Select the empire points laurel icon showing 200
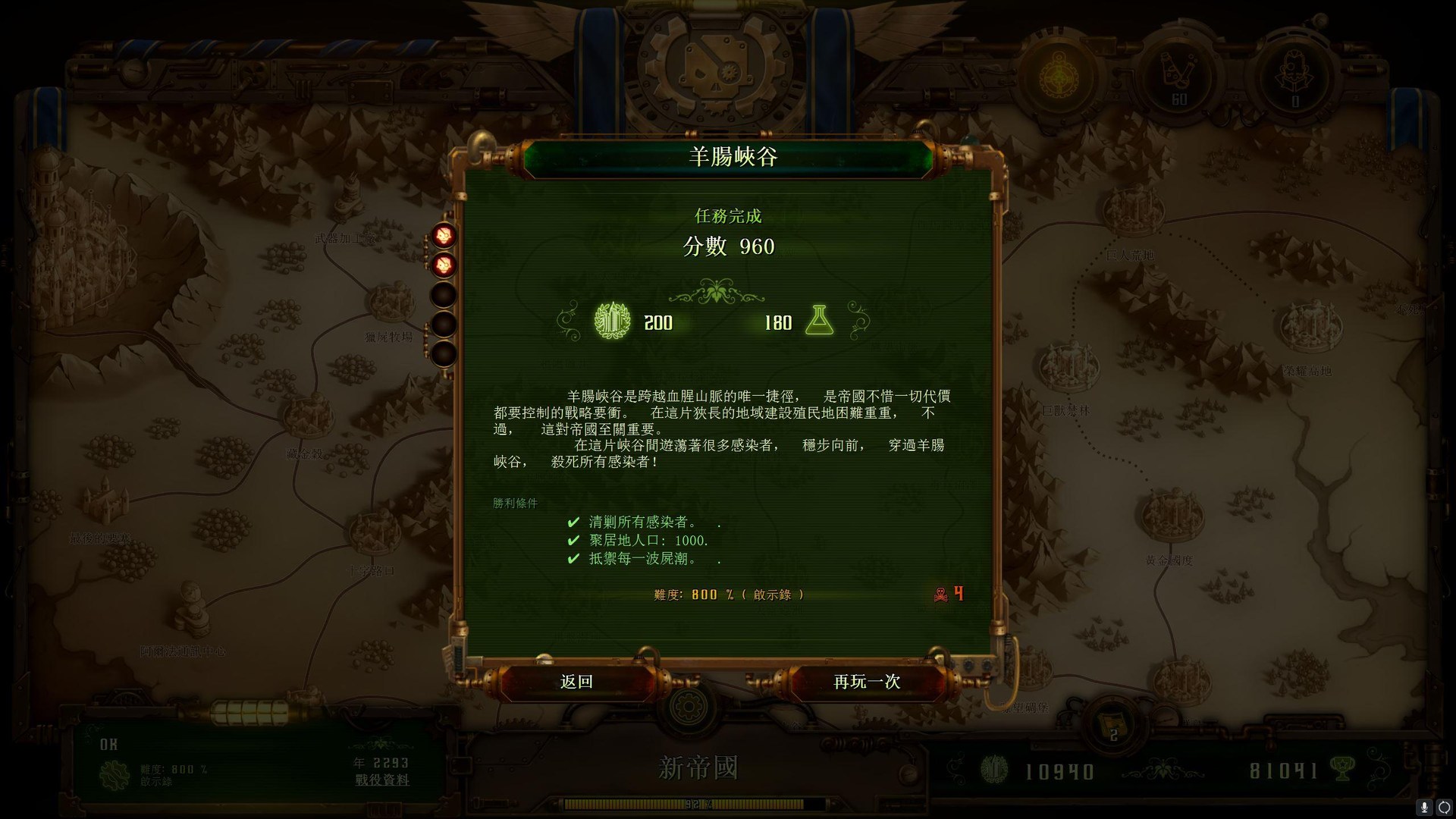Viewport: 1456px width, 819px height. (611, 322)
